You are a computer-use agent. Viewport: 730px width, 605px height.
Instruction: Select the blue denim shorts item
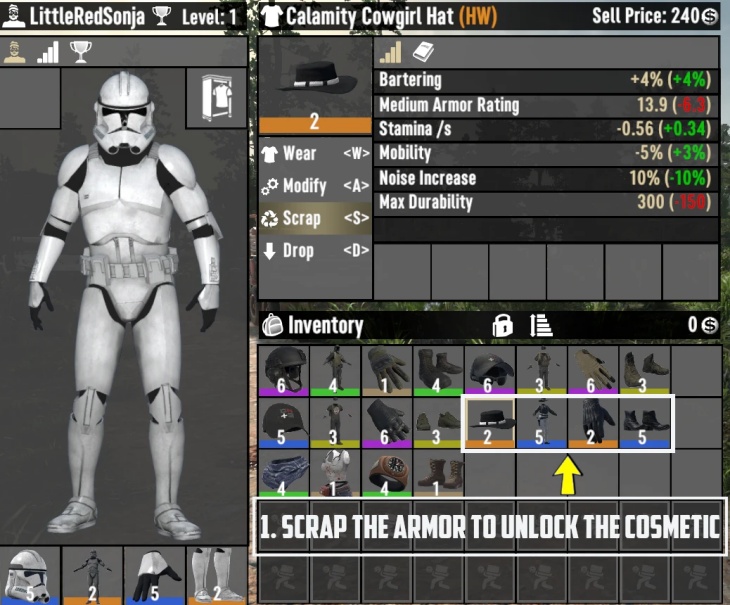tap(284, 474)
